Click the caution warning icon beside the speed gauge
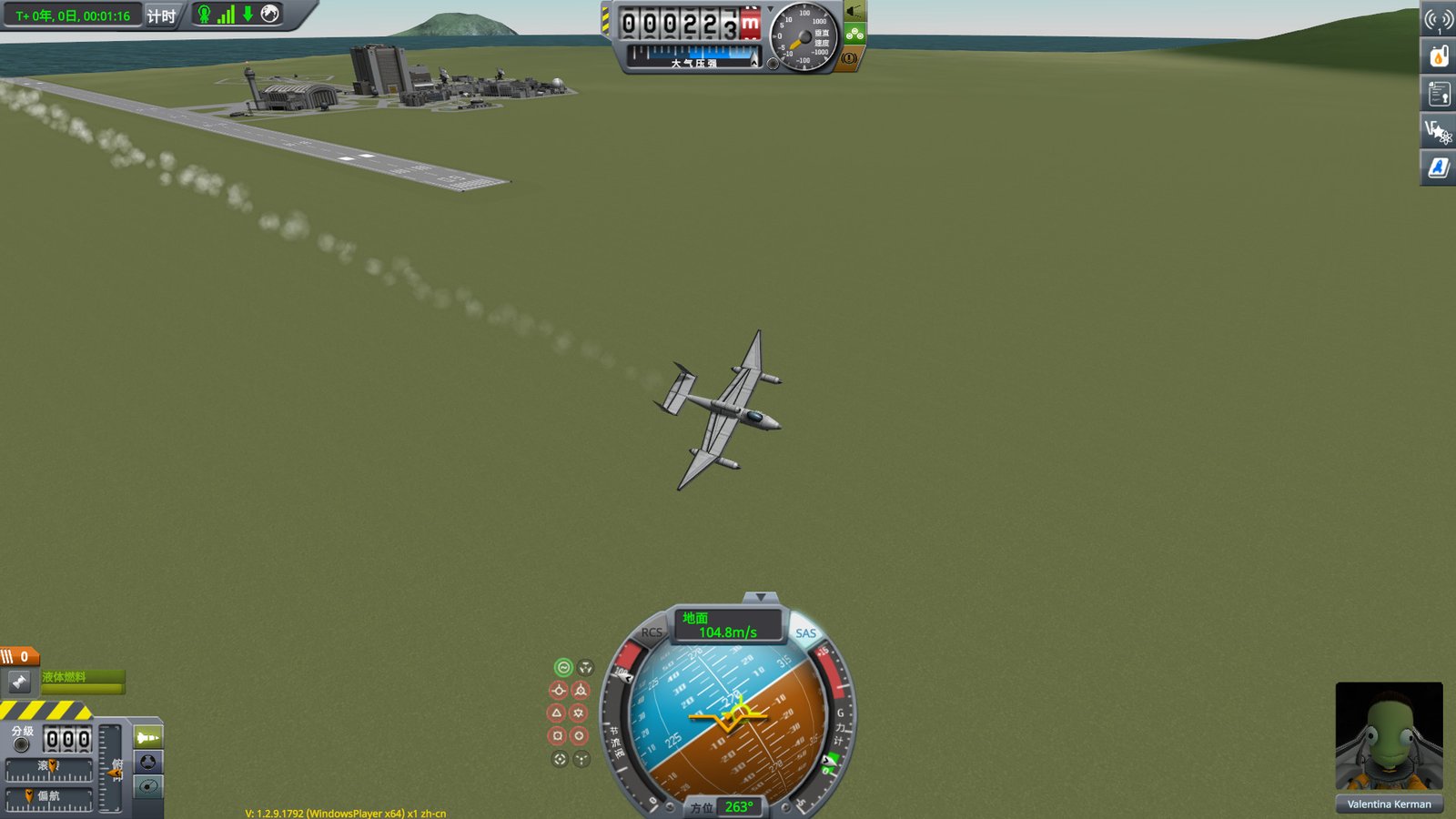The height and width of the screenshot is (819, 1456). [849, 58]
